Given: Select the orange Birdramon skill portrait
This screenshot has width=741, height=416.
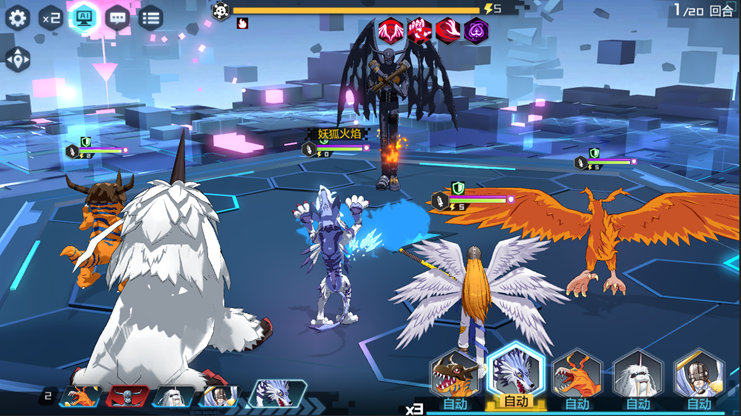Looking at the screenshot, I should tap(577, 375).
